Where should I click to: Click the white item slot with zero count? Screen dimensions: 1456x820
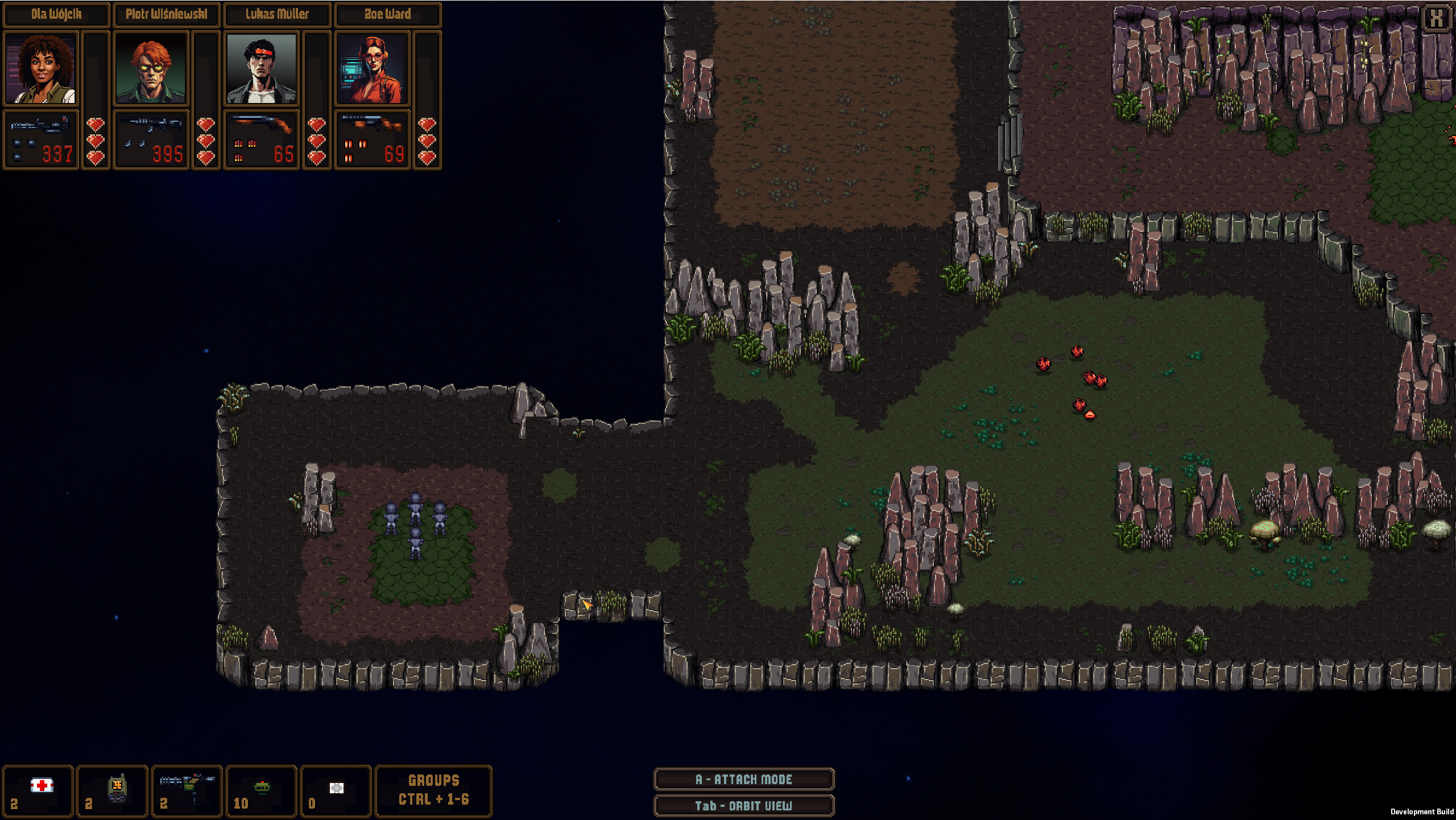pos(336,792)
